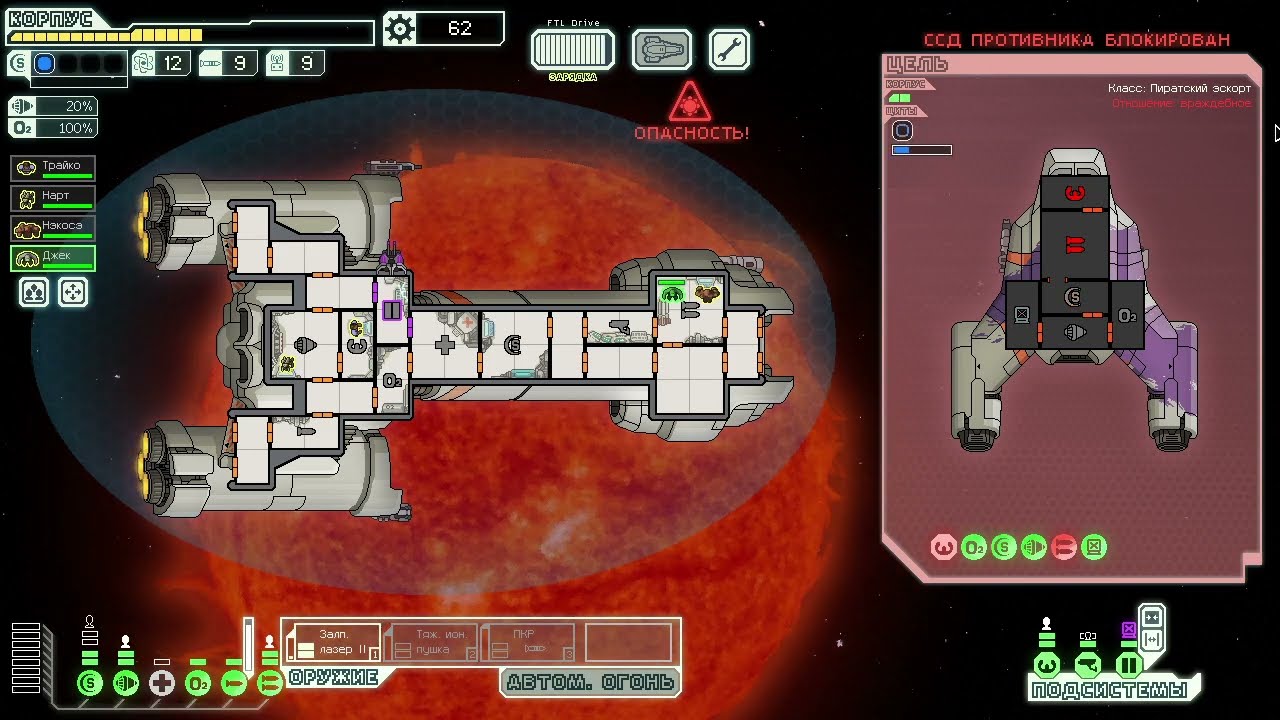
Task: Select crew member Трайко
Action: coord(54,167)
